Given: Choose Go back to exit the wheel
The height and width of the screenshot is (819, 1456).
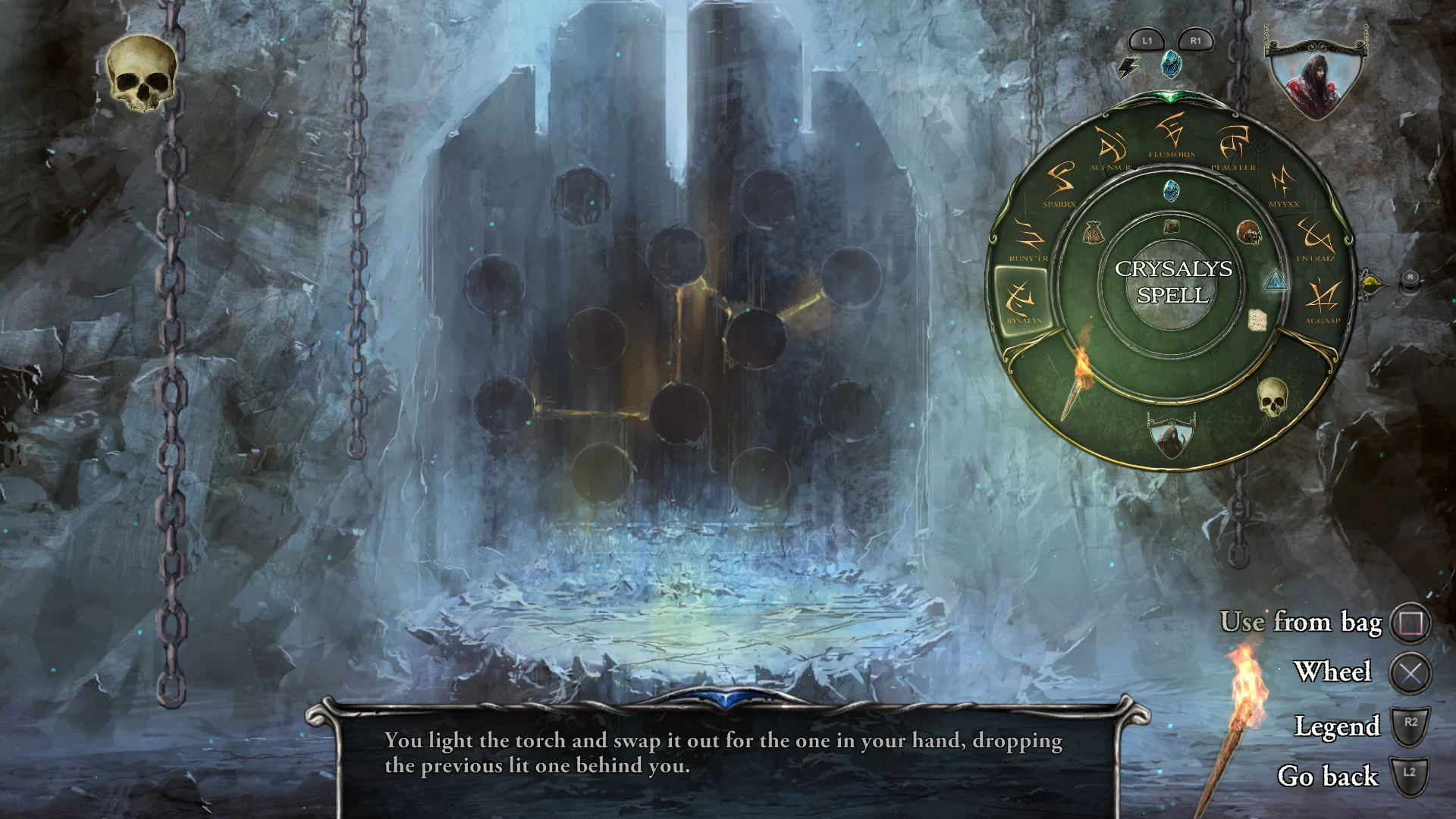Looking at the screenshot, I should tap(1408, 773).
